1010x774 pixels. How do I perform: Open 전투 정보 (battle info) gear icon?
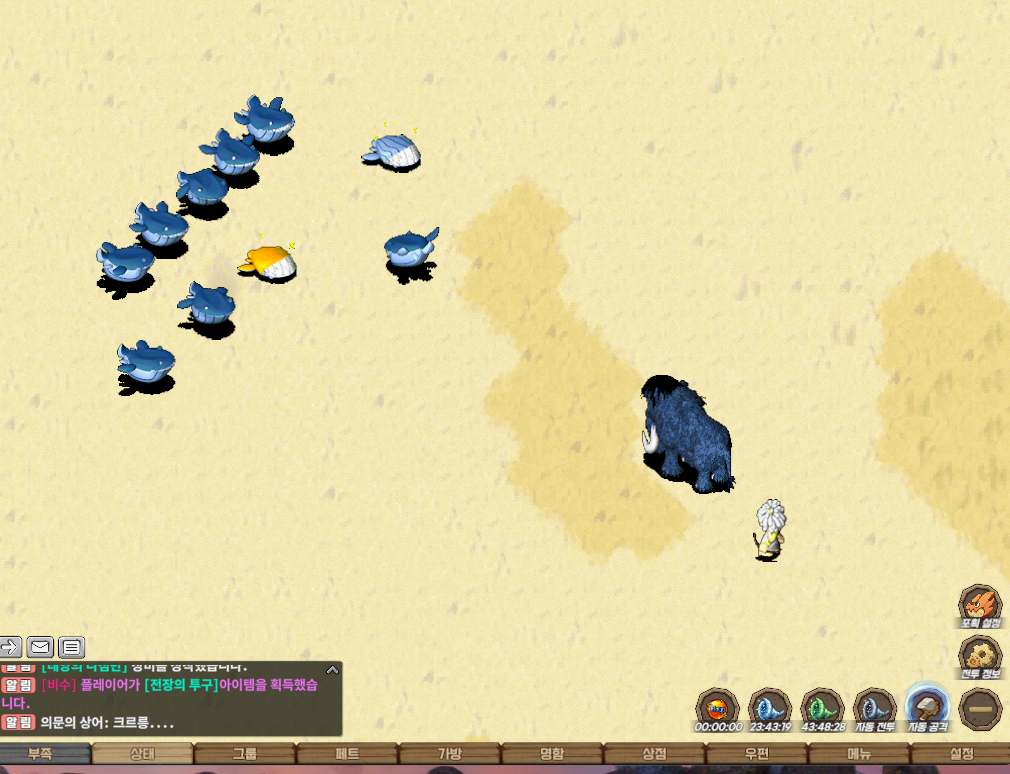[979, 656]
